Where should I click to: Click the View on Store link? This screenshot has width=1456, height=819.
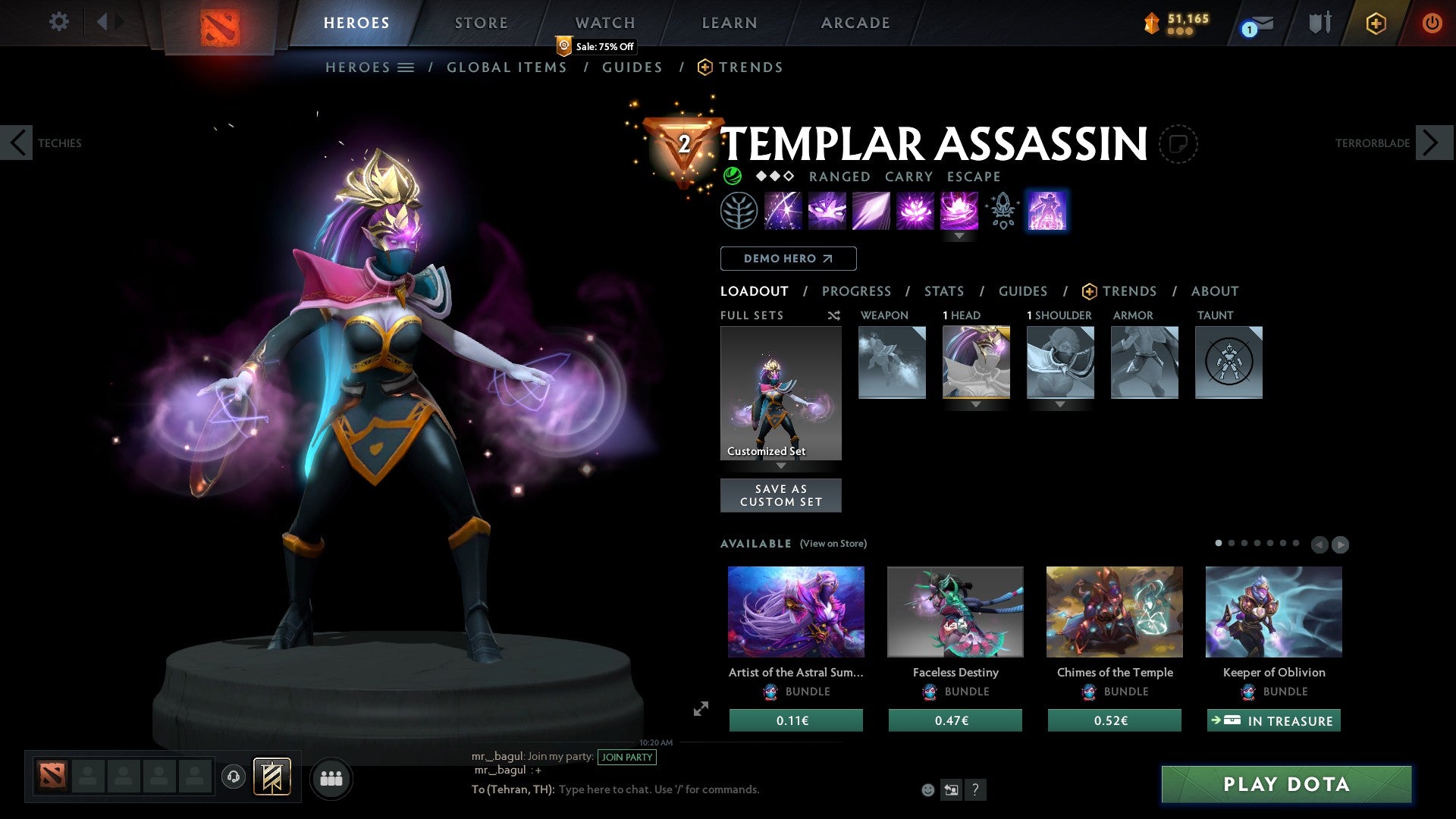[x=833, y=544]
